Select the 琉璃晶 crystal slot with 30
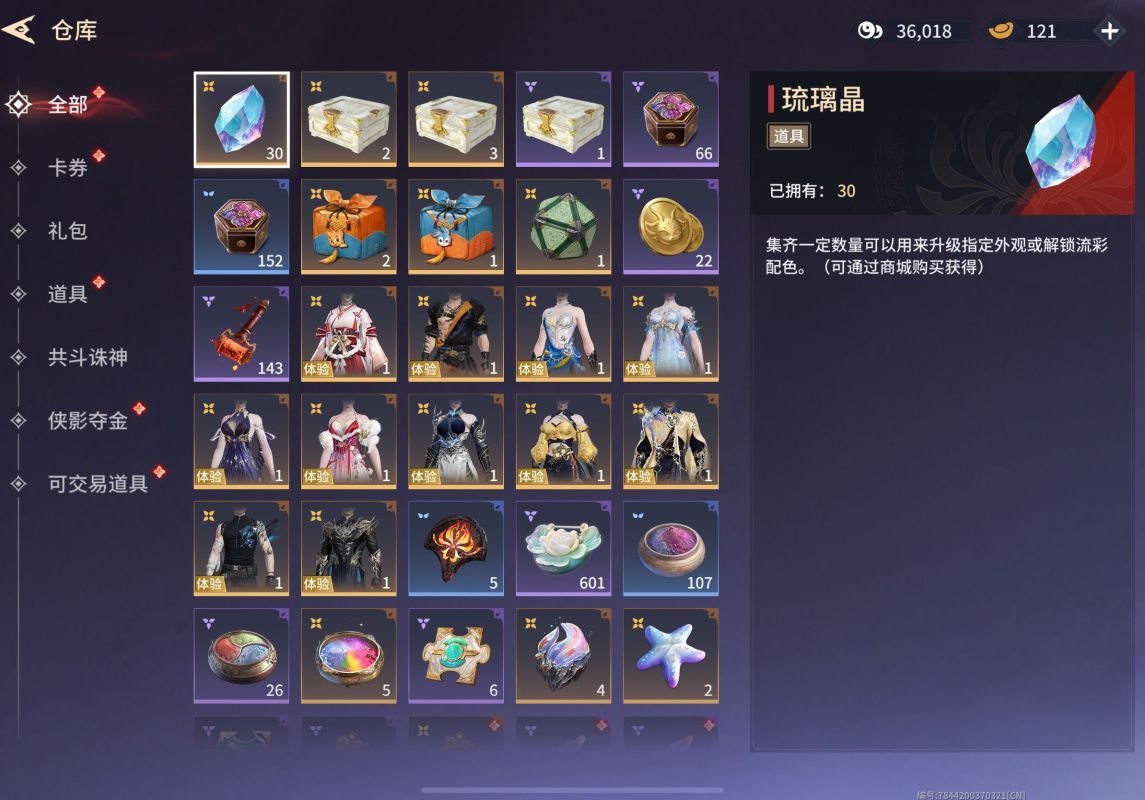The image size is (1145, 800). click(x=241, y=119)
